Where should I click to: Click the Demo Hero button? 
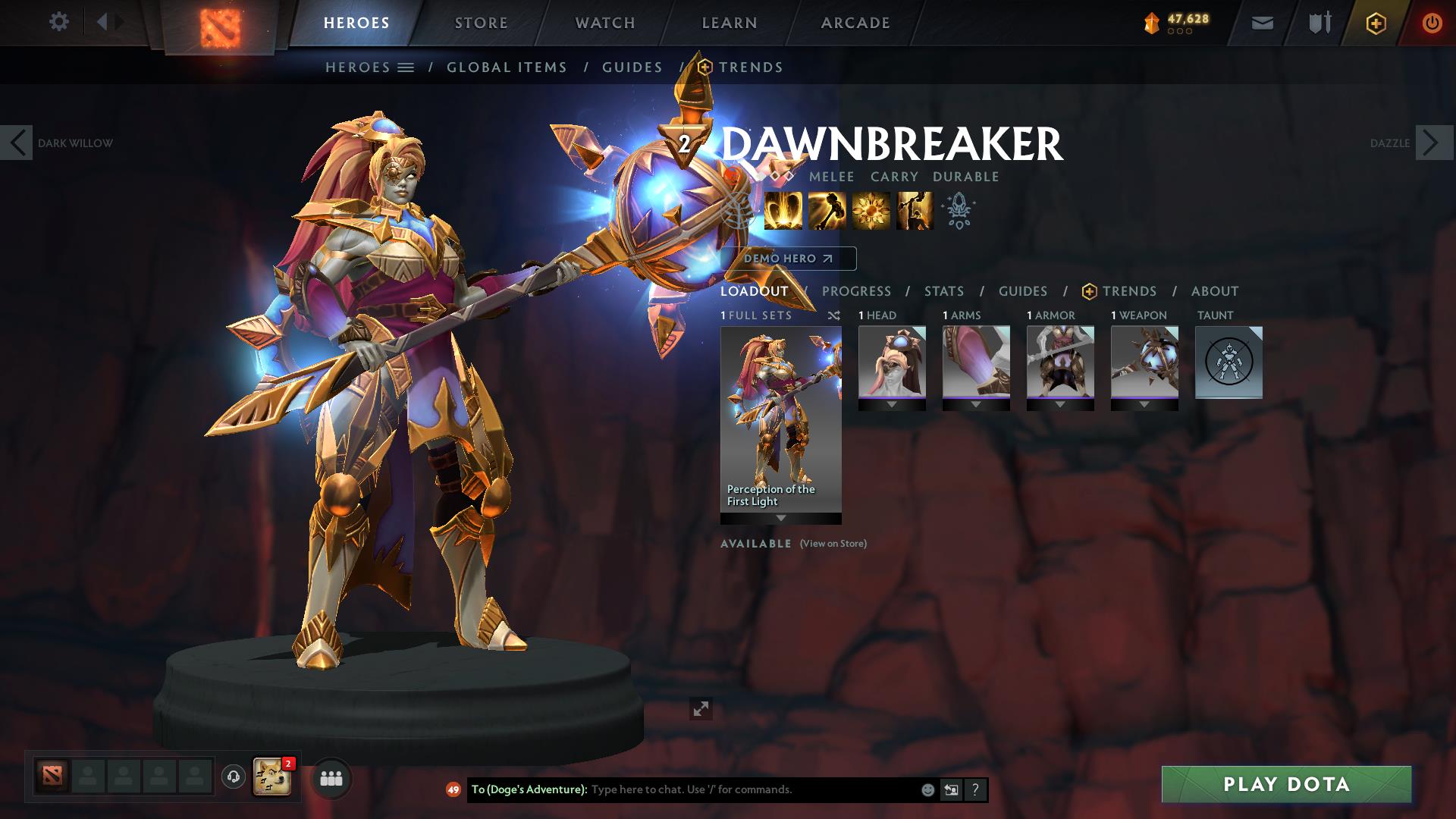(x=788, y=259)
